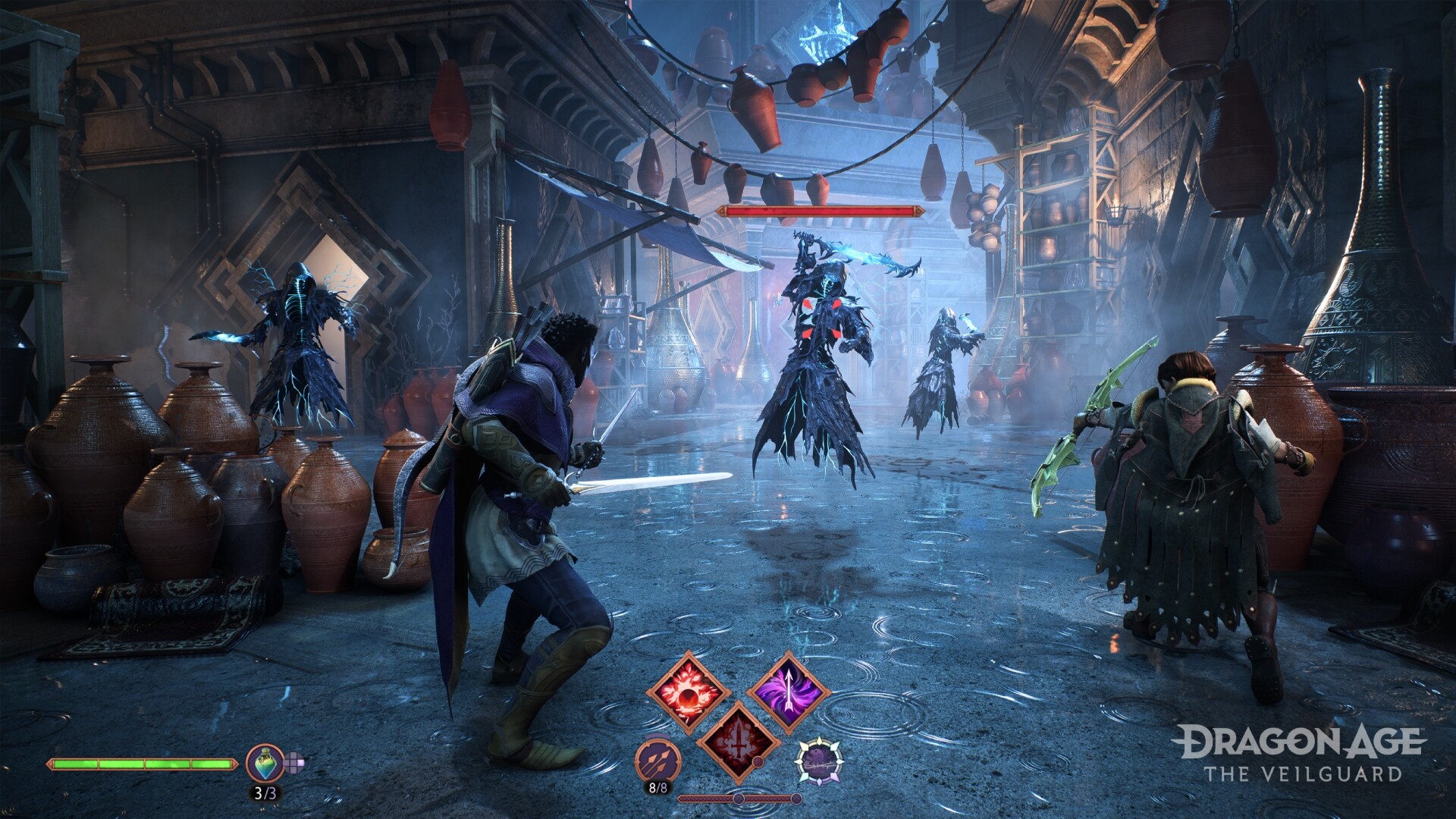
Task: Activate the spiked ring ultimate ability icon
Action: pyautogui.click(x=819, y=761)
